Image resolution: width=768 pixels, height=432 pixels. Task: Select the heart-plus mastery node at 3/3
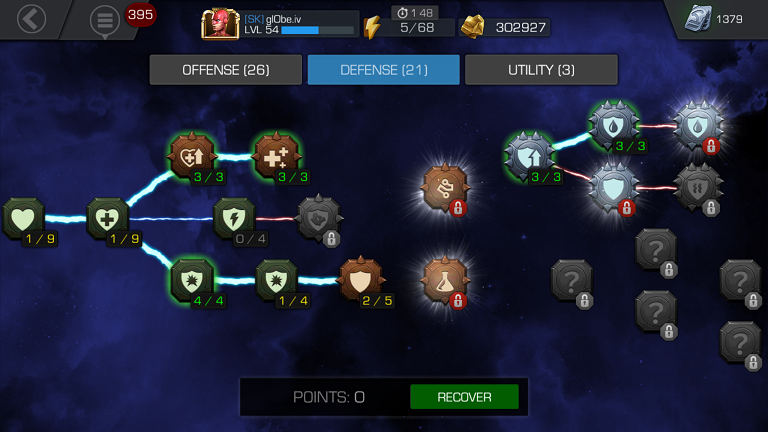(191, 156)
